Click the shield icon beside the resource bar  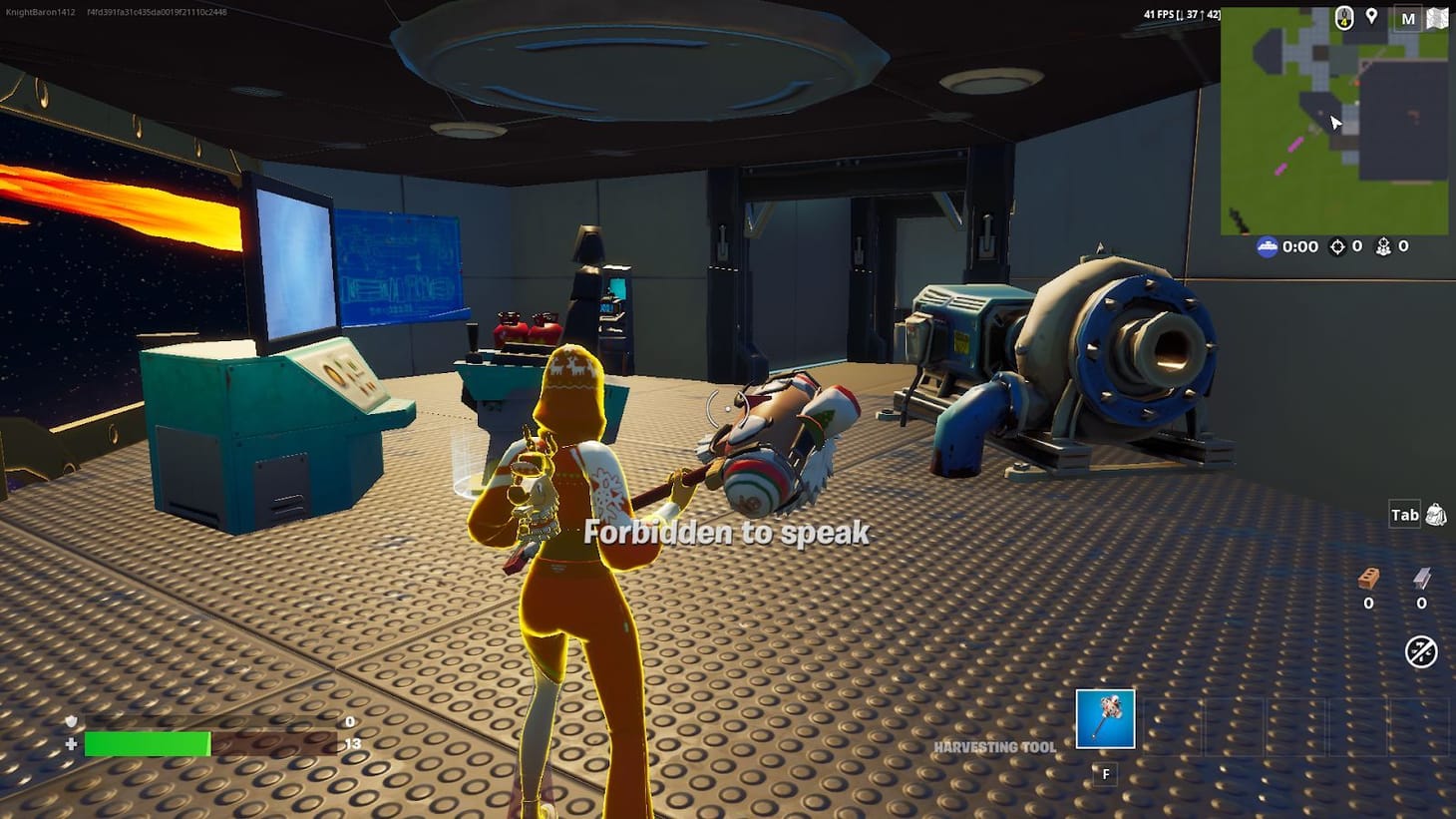tap(70, 721)
